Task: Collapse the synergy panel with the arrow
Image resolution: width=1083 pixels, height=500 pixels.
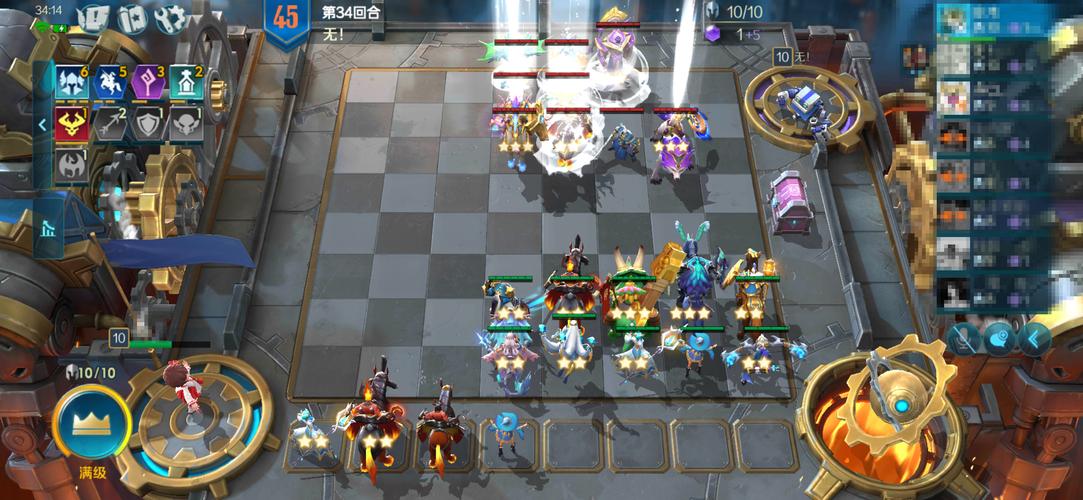Action: [x=43, y=125]
